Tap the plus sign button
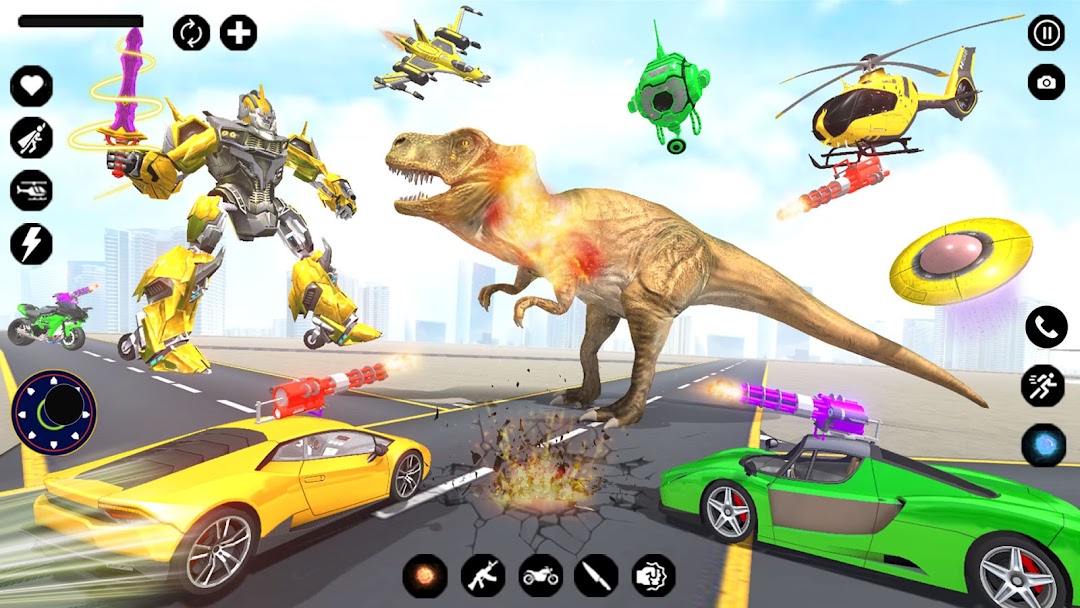This screenshot has width=1080, height=608. pyautogui.click(x=238, y=33)
